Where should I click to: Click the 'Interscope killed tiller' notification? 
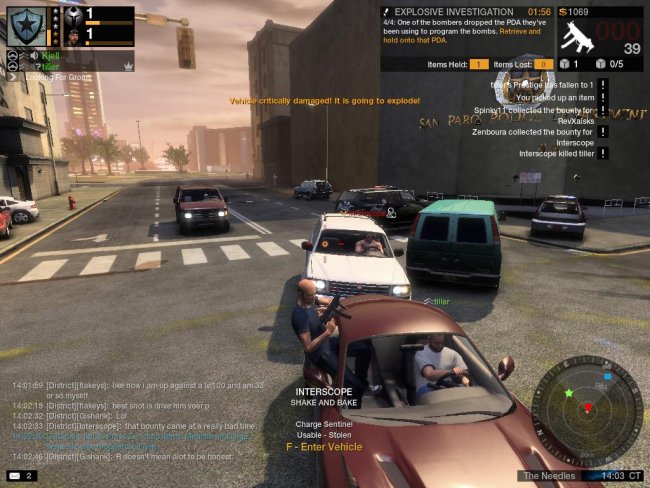[x=556, y=154]
